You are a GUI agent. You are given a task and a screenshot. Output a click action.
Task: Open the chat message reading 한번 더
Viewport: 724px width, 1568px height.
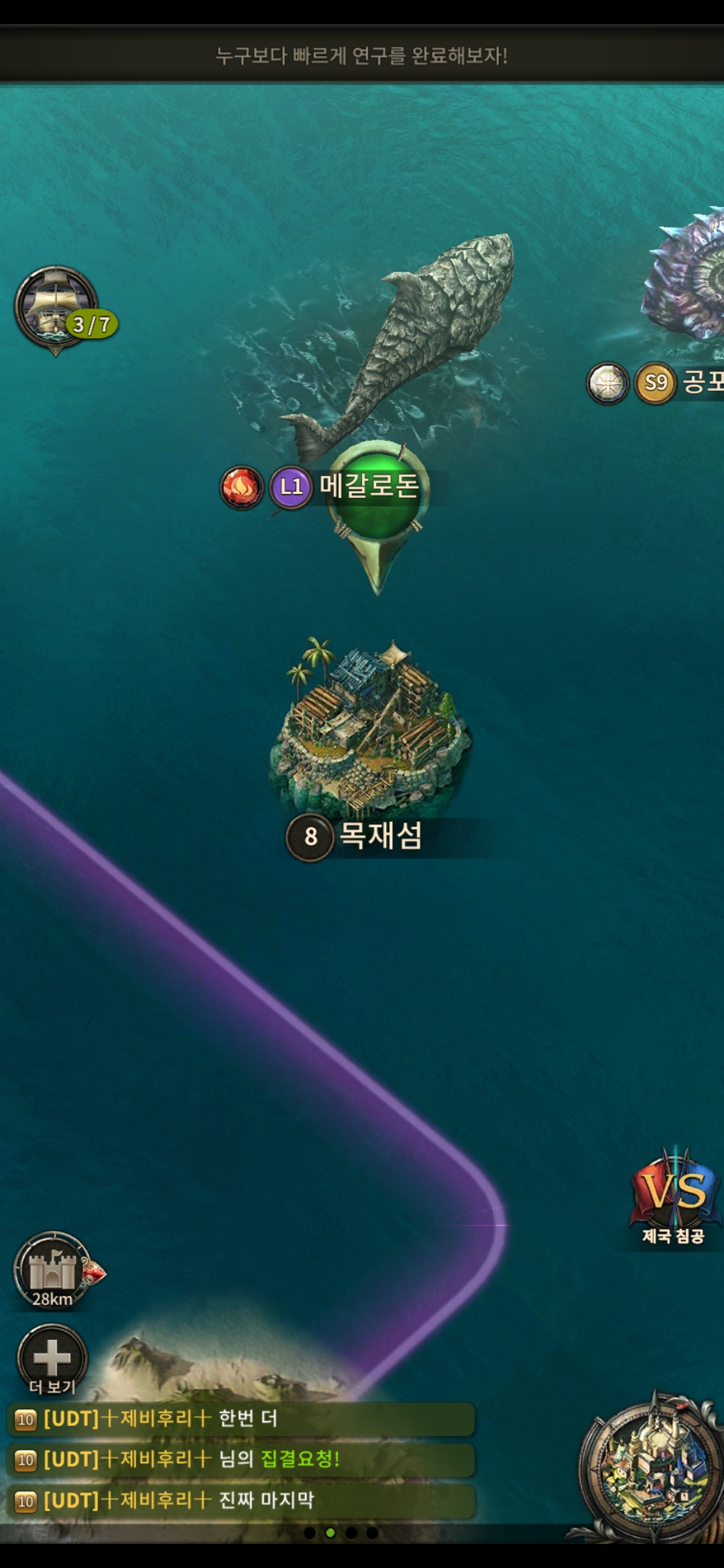pos(241,1419)
